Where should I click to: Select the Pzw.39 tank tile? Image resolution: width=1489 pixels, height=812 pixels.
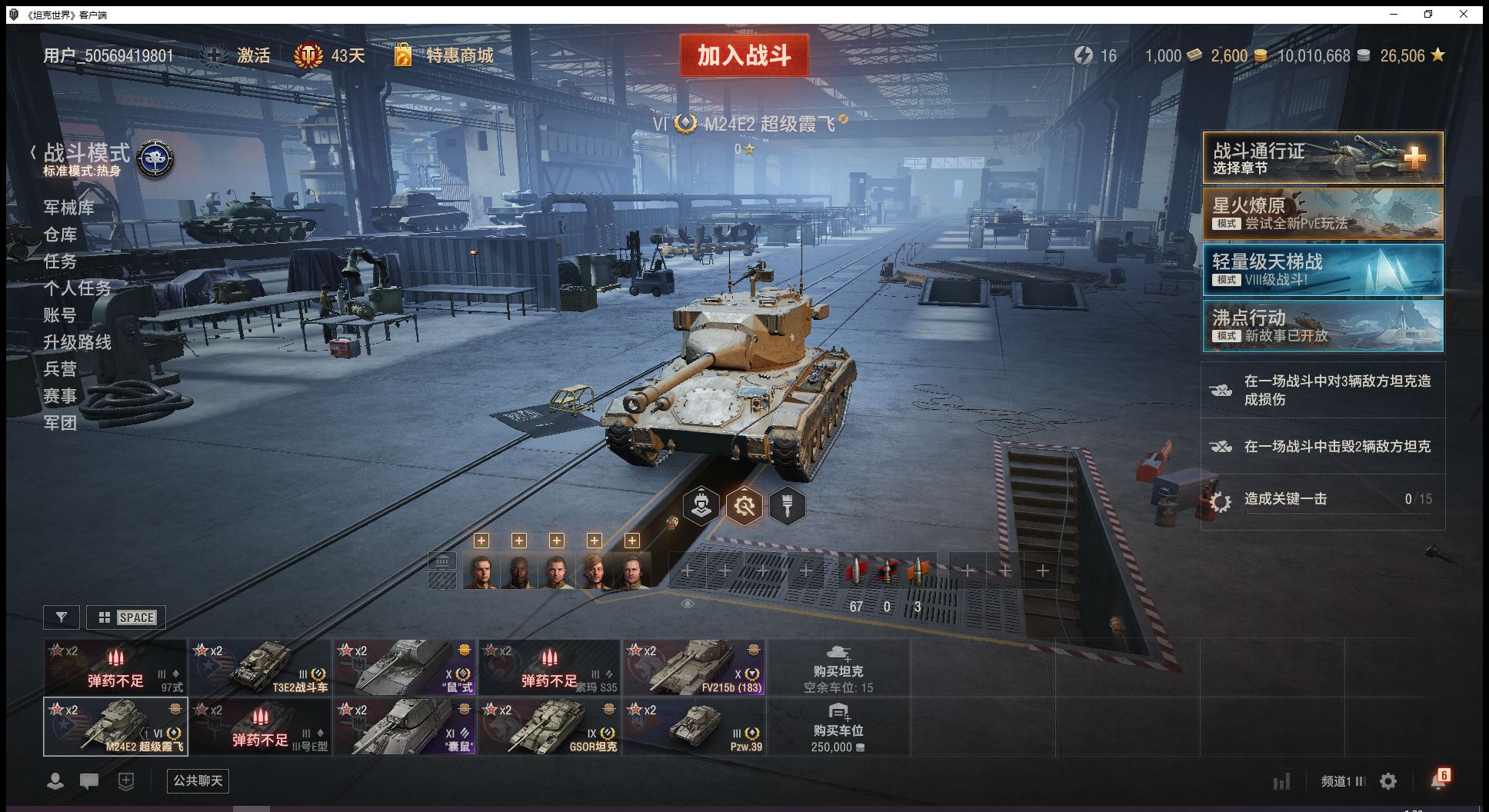coord(694,727)
